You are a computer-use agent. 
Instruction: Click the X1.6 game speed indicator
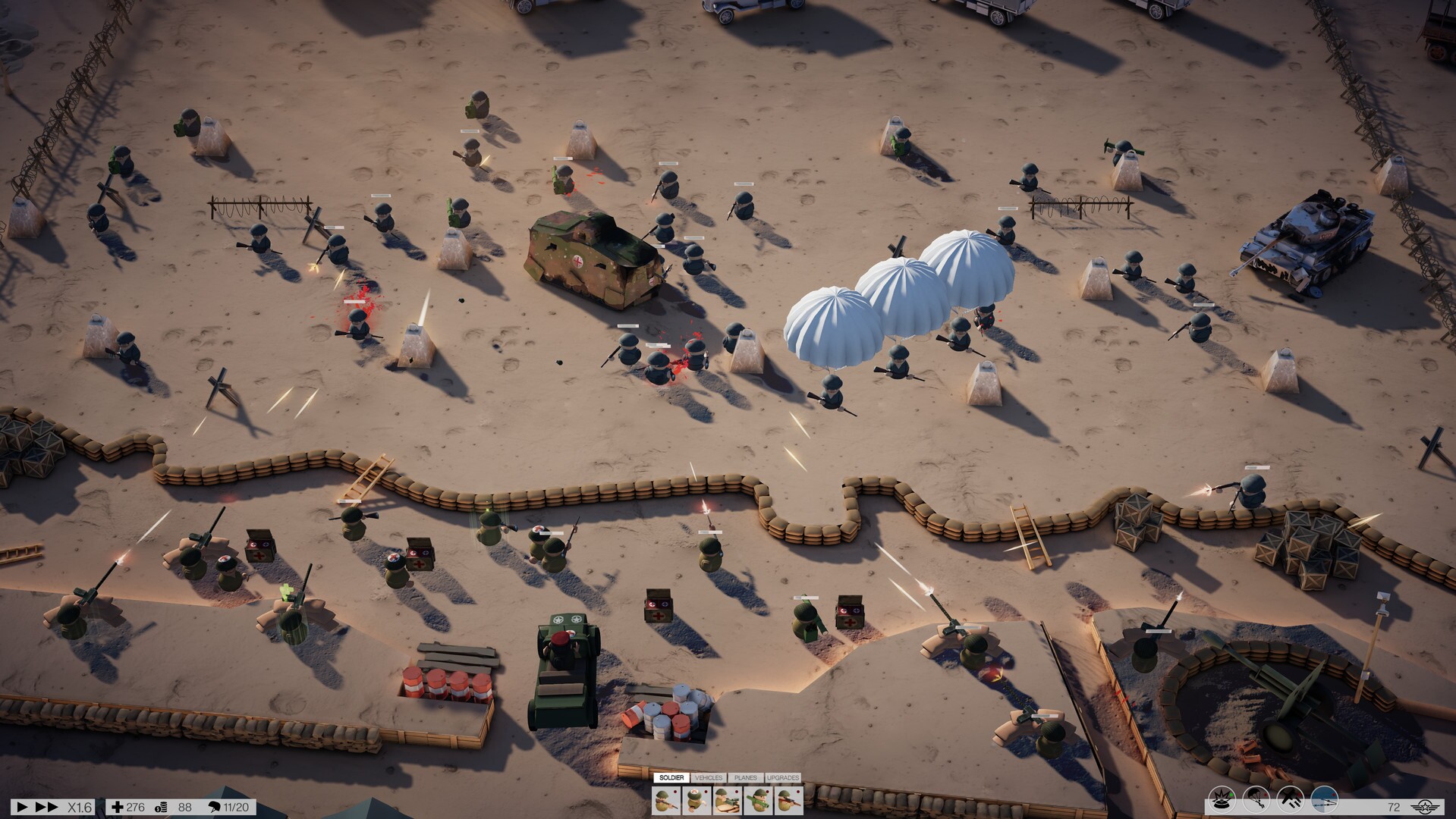[x=80, y=807]
